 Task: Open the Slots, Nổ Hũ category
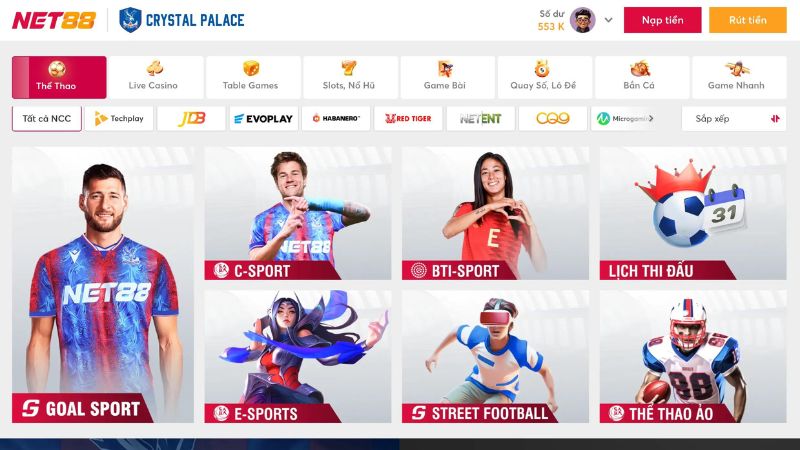click(348, 77)
